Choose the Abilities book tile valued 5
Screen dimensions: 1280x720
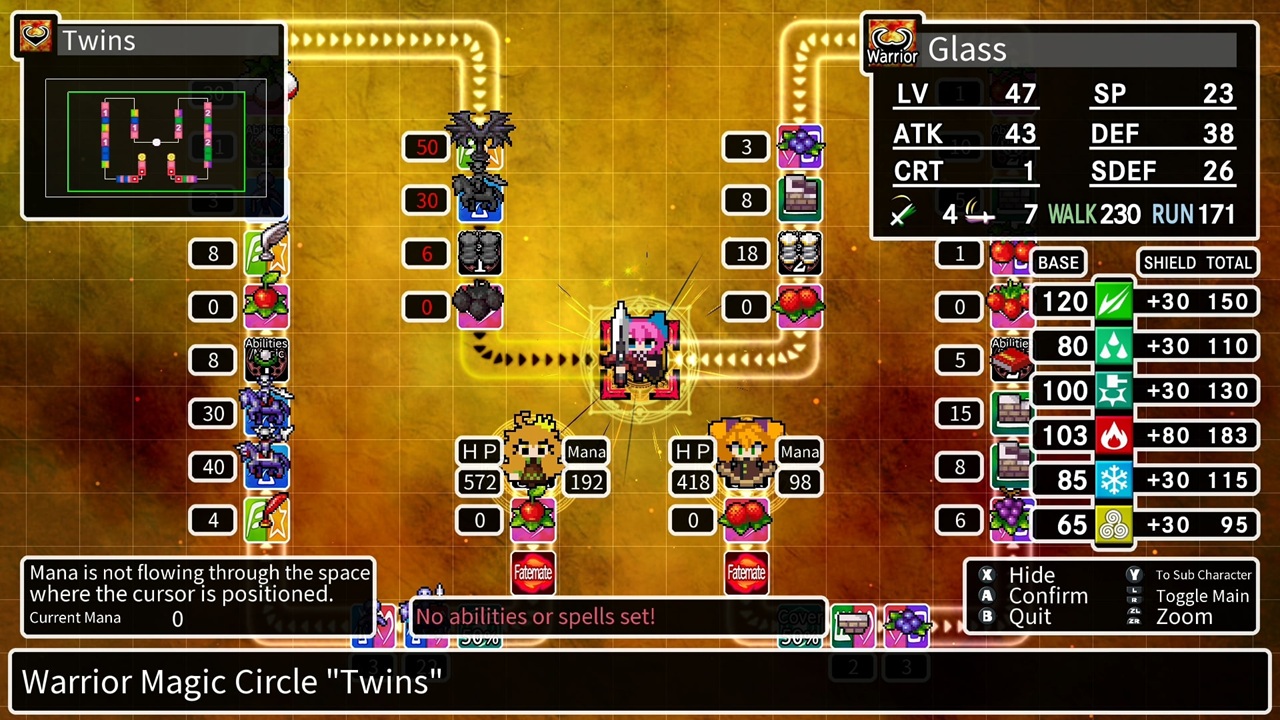(x=1012, y=360)
